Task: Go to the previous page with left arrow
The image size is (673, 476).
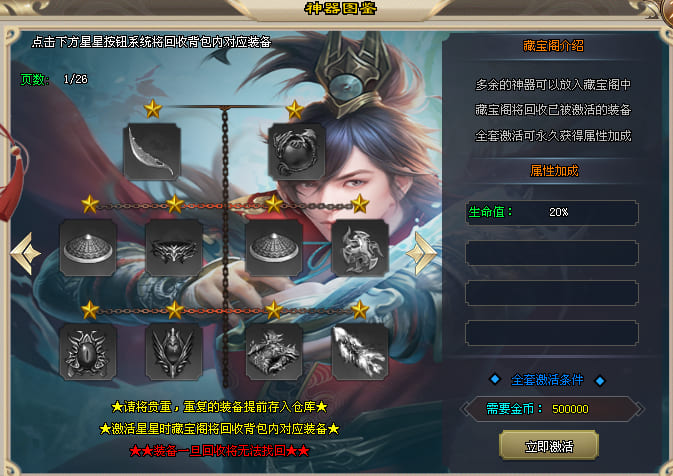Action: 25,254
